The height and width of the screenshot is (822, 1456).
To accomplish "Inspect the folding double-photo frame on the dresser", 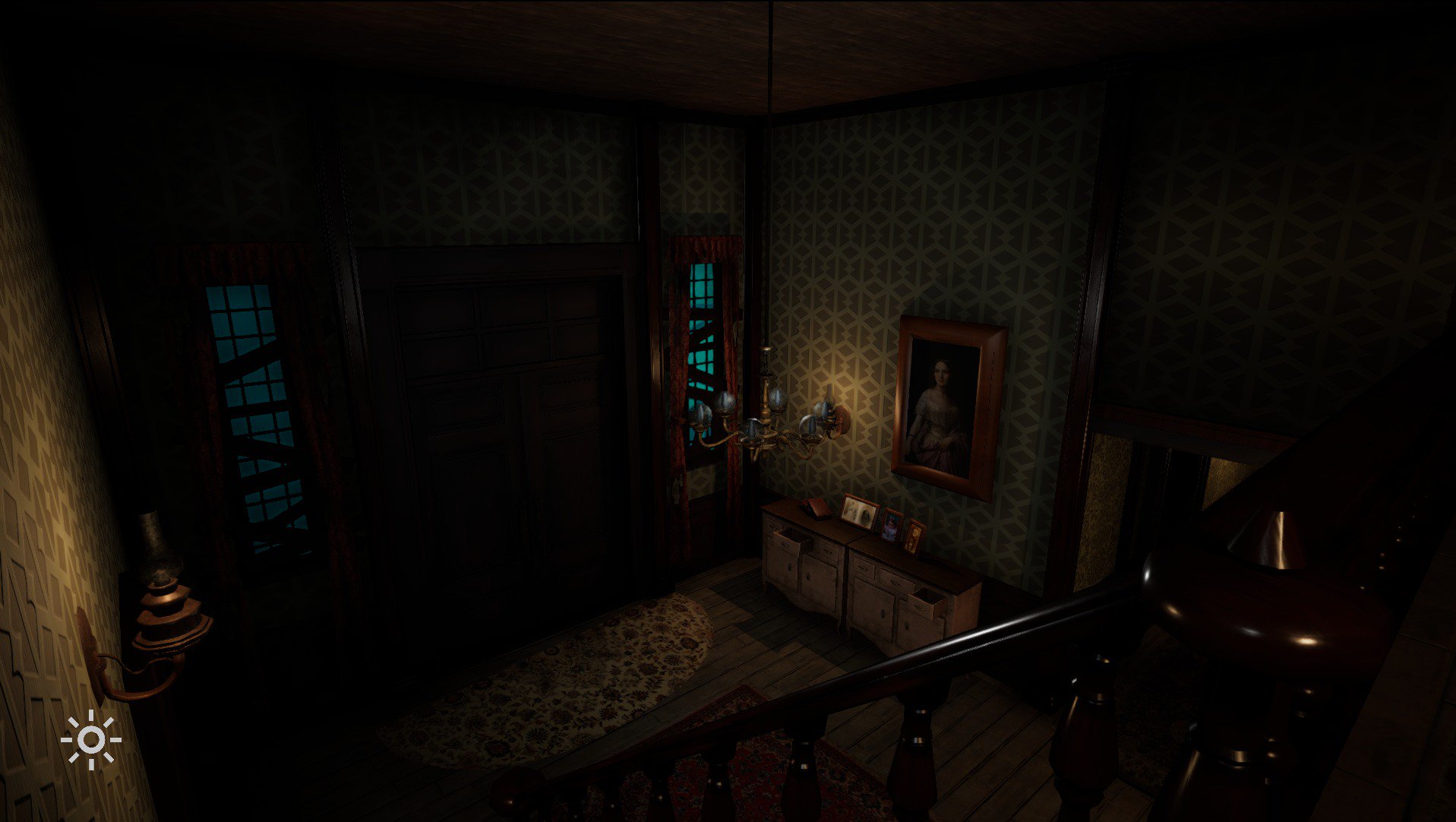I will [860, 513].
